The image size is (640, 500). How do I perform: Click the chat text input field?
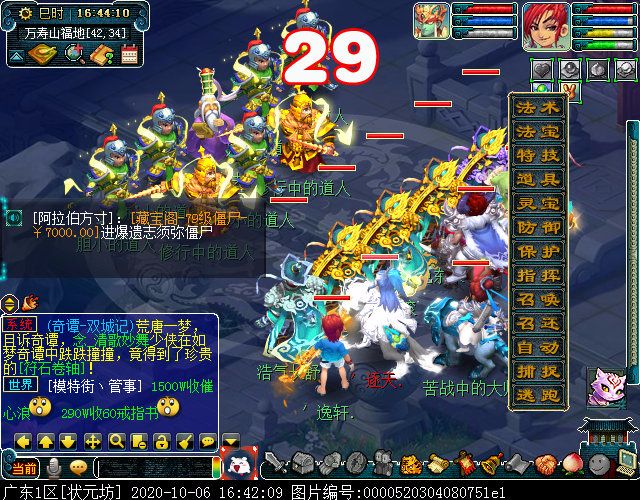[x=155, y=468]
